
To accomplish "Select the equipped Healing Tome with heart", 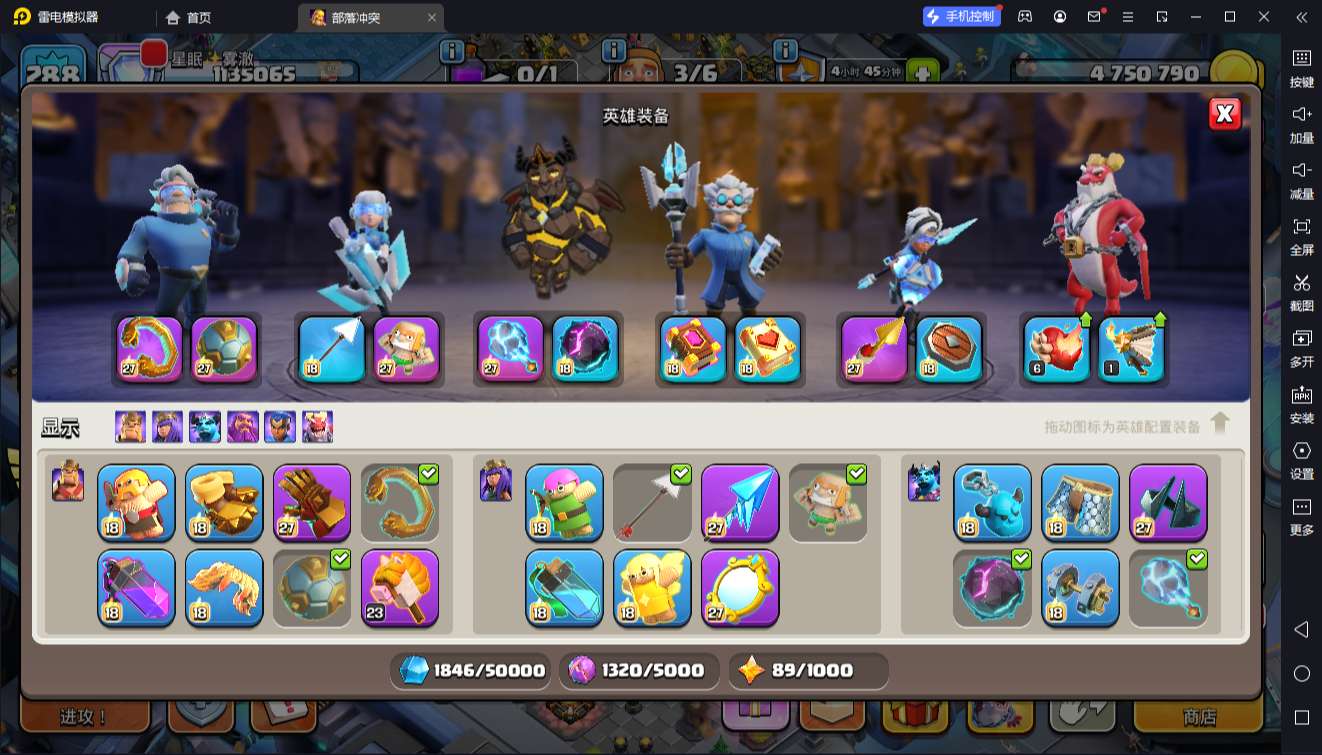I will pos(768,349).
